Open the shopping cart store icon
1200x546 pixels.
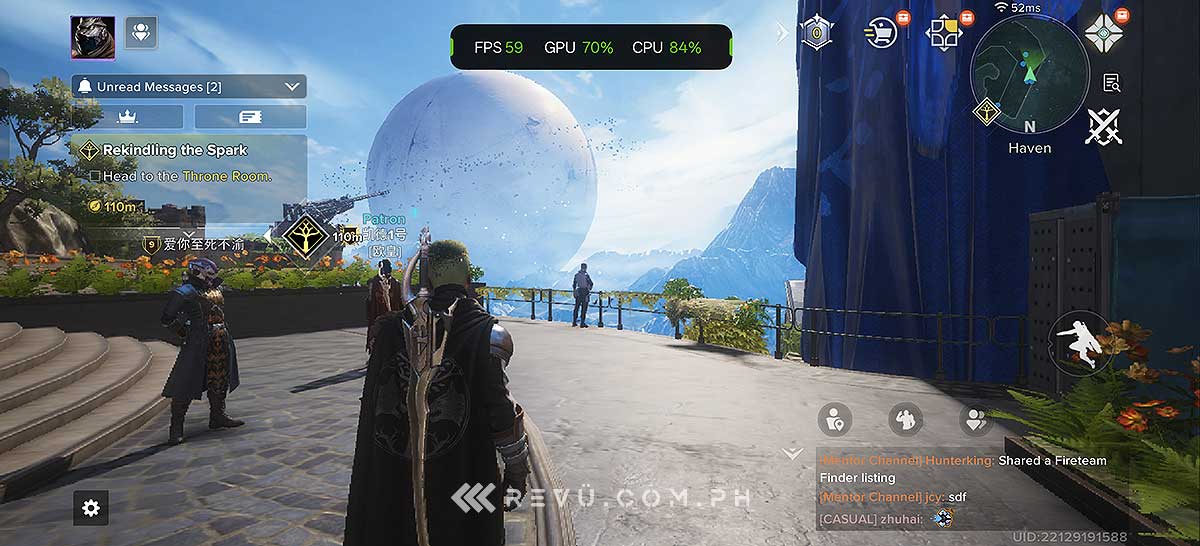[881, 33]
